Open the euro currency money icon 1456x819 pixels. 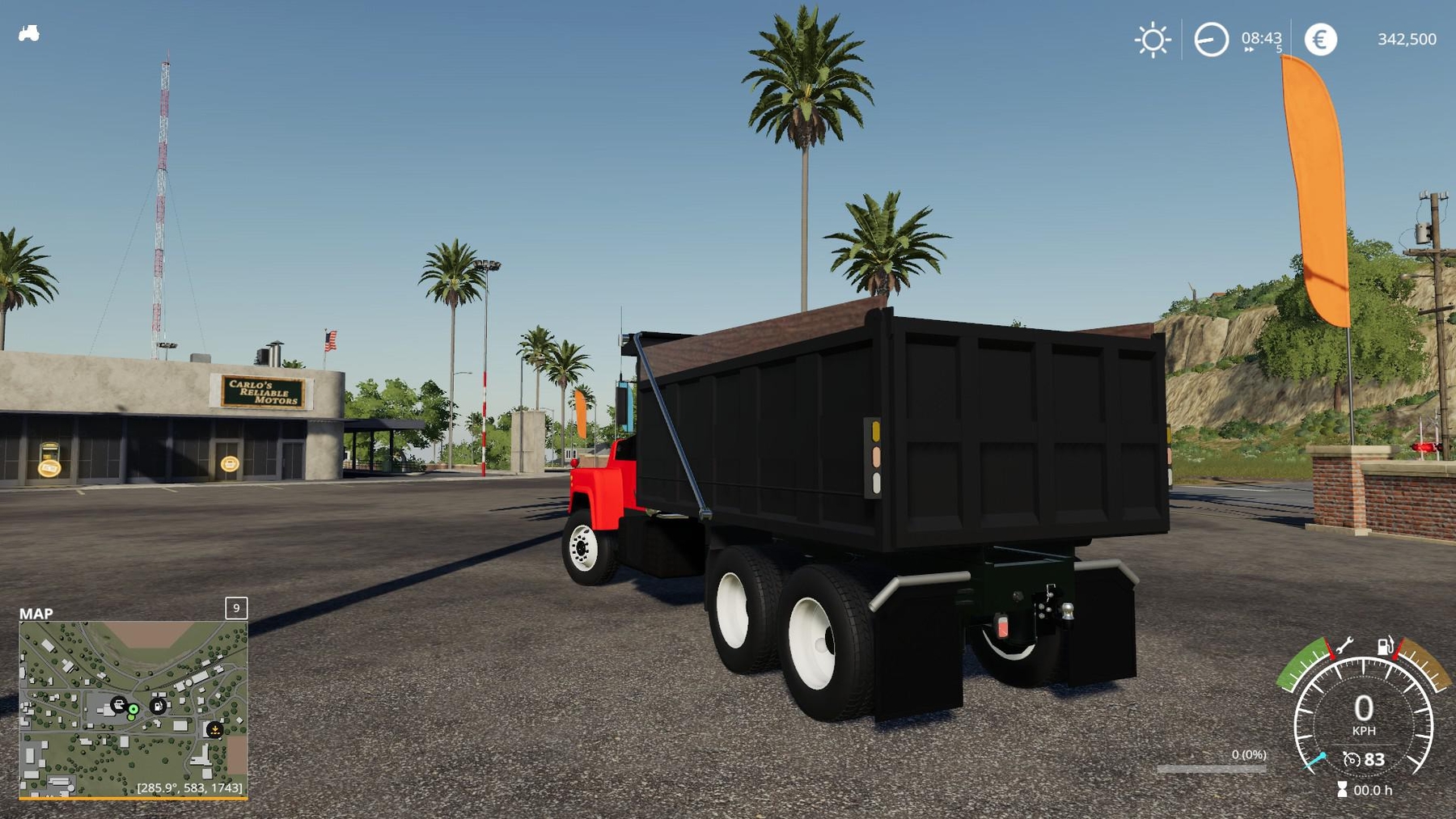tap(1322, 37)
